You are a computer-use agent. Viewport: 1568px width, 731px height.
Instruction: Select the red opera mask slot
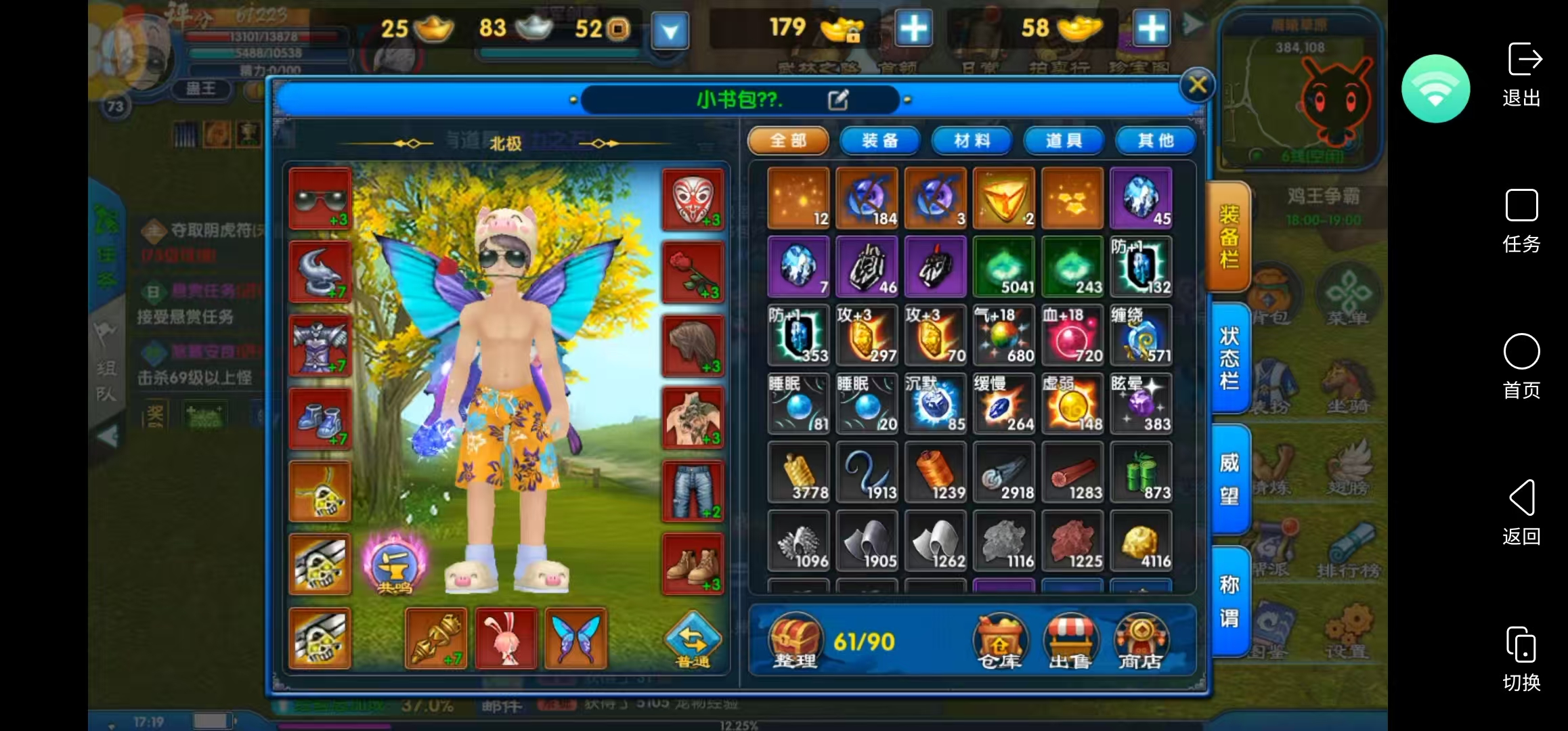693,199
